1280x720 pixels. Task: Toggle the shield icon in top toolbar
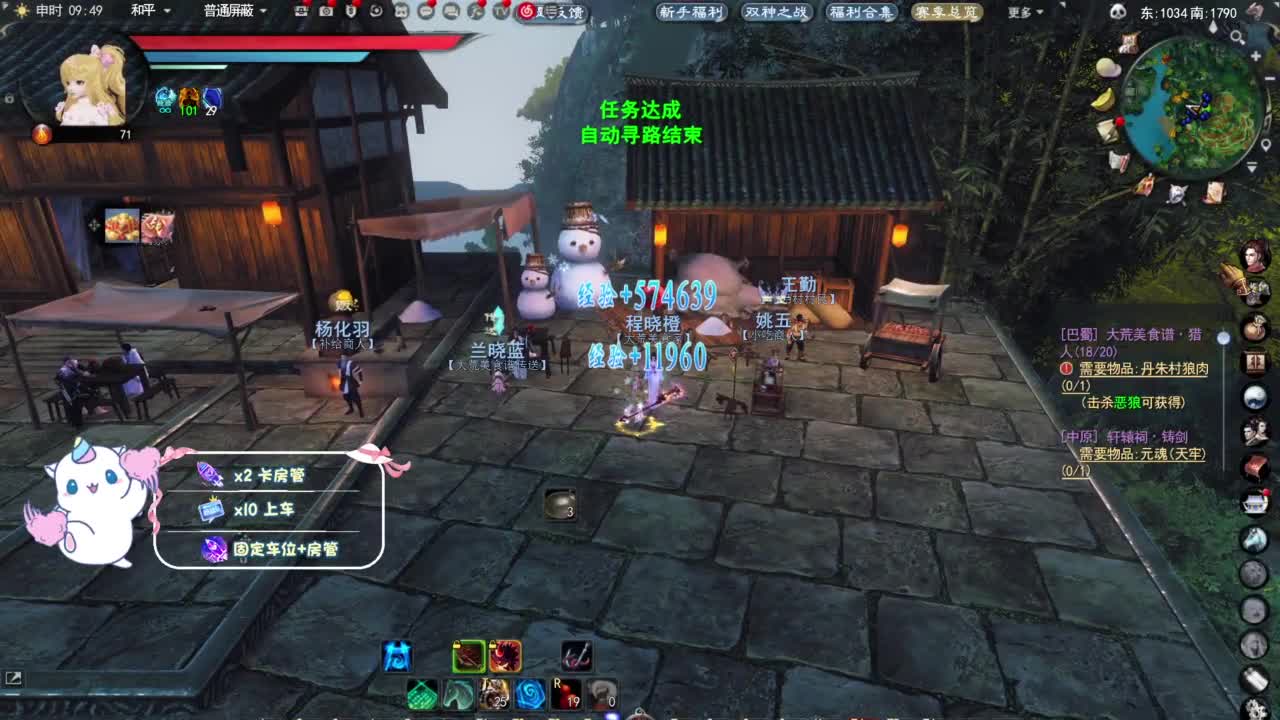(x=350, y=10)
